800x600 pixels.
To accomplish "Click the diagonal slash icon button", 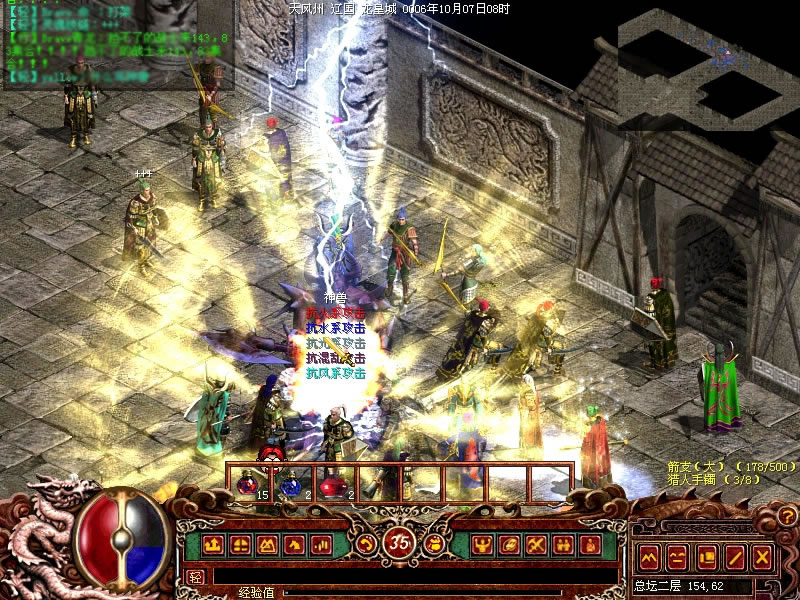I will pyautogui.click(x=735, y=557).
